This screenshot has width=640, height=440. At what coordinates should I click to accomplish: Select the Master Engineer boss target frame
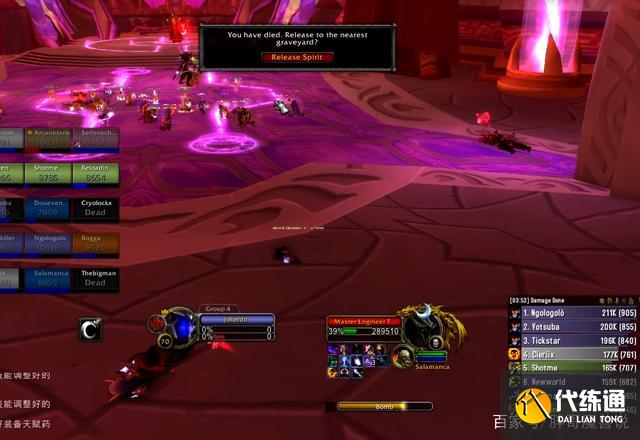tap(364, 320)
